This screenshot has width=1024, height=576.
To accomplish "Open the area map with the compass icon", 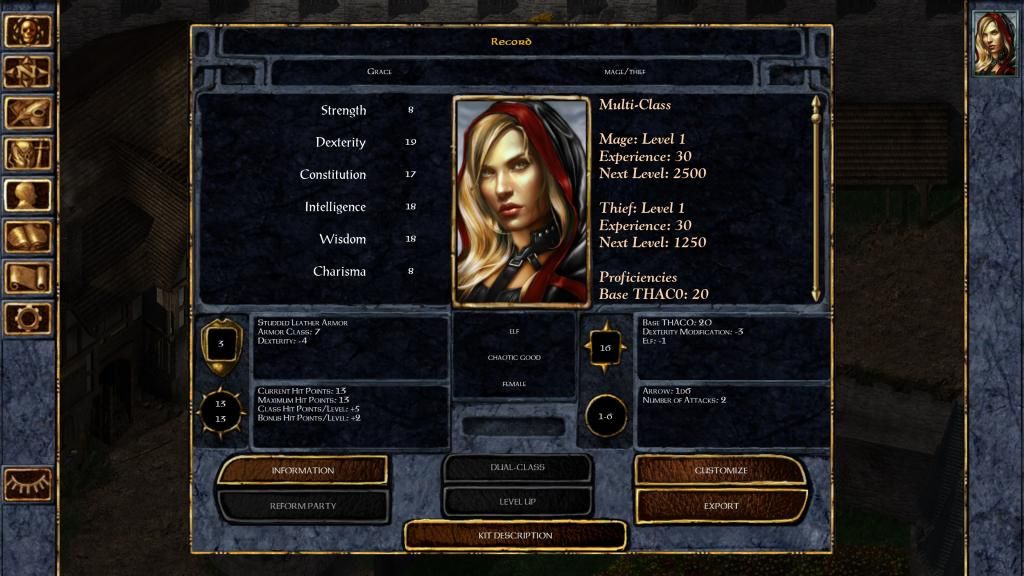I will coord(28,72).
